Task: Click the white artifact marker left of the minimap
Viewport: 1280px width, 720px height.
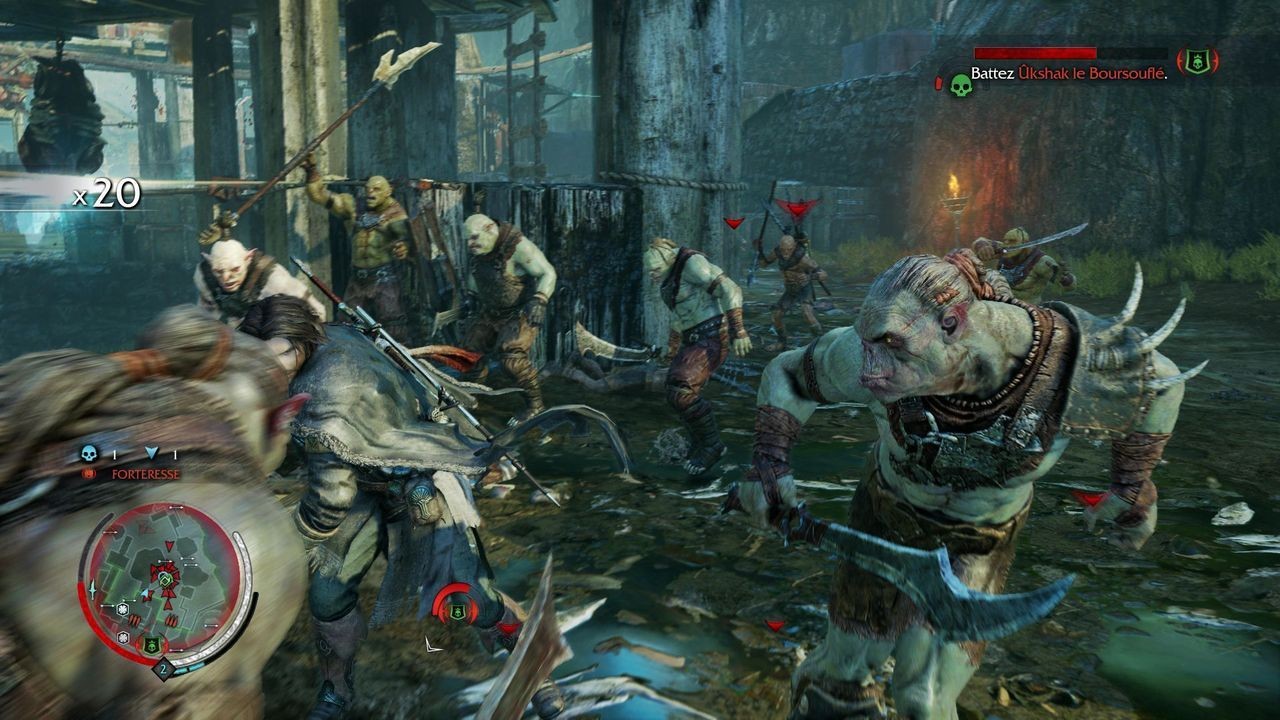Action: (92, 590)
